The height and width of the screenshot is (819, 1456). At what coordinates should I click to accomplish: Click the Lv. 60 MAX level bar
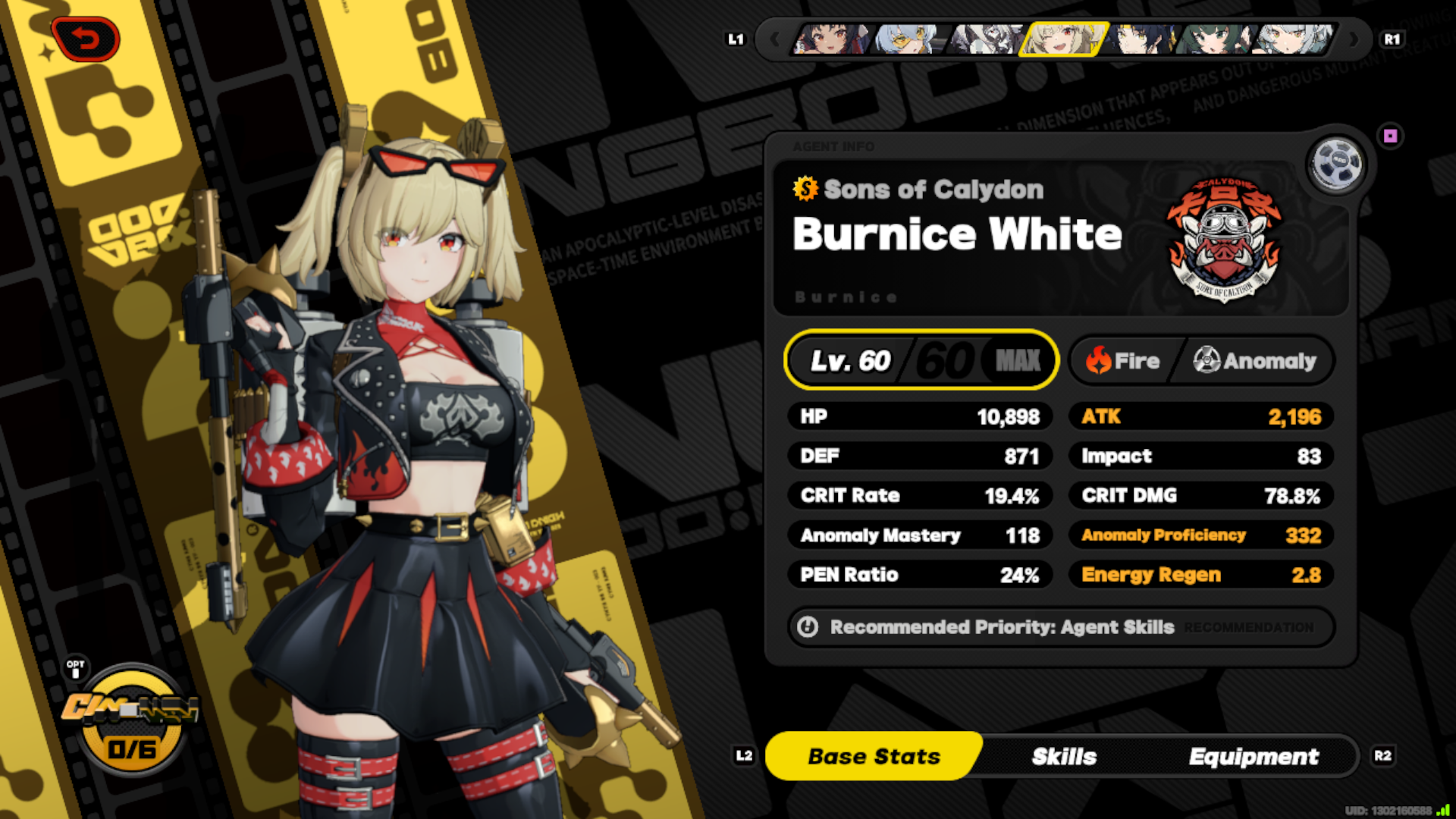[921, 360]
